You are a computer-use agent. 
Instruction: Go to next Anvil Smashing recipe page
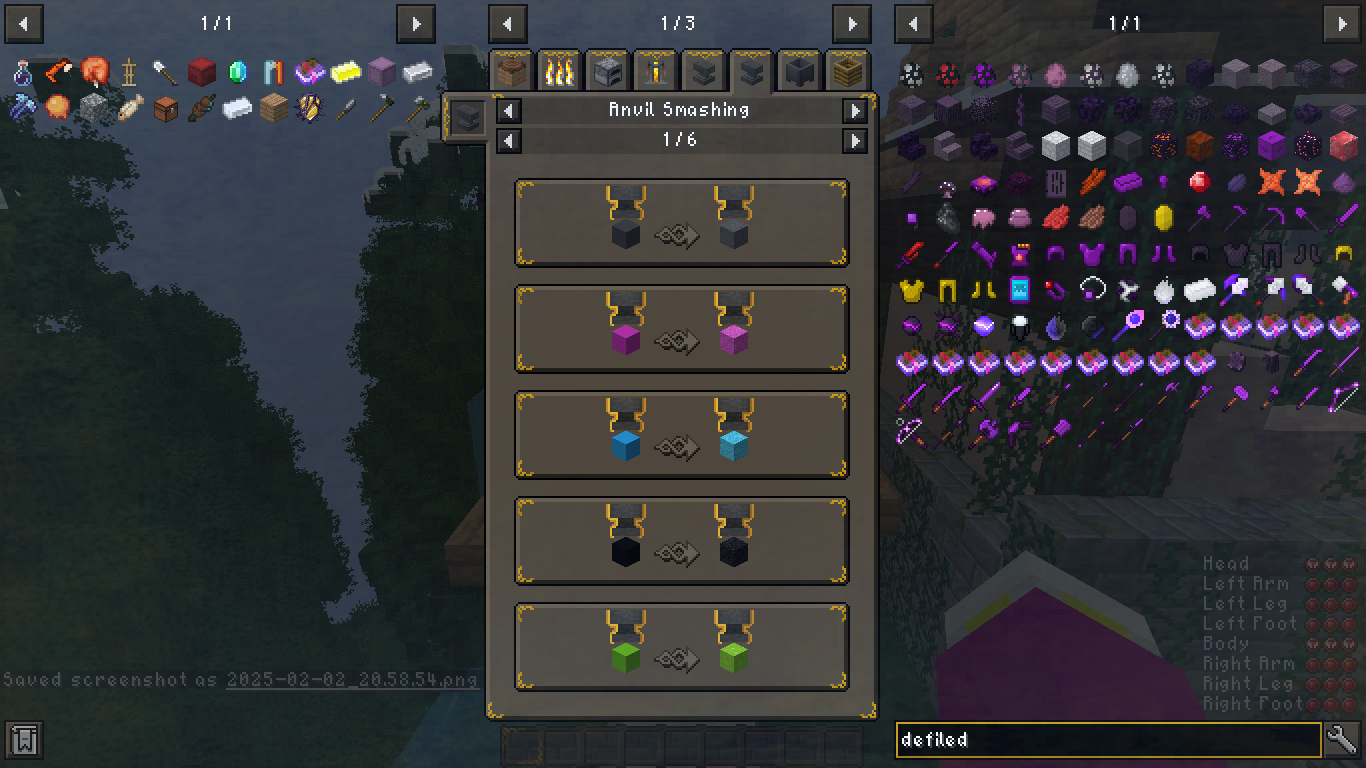pos(855,141)
